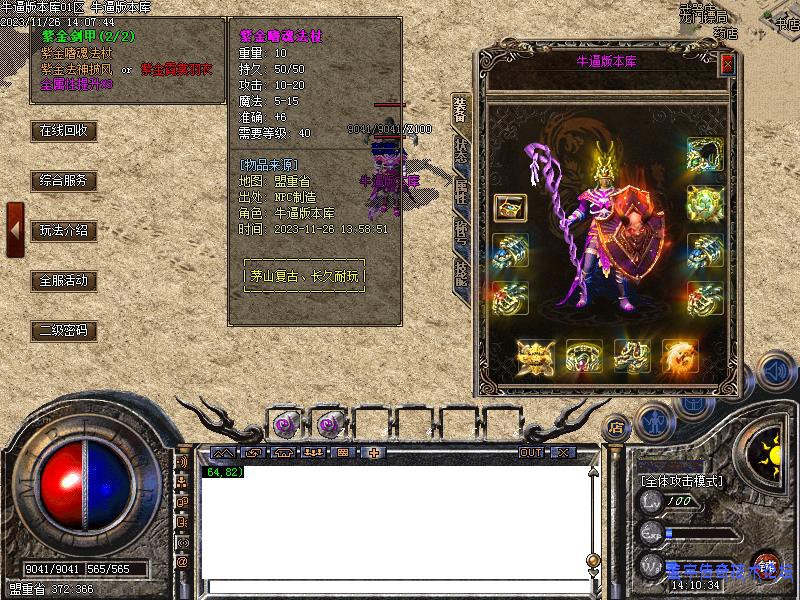Show the 玩法介绍 gameplay introduction
The image size is (800, 600).
(x=63, y=231)
